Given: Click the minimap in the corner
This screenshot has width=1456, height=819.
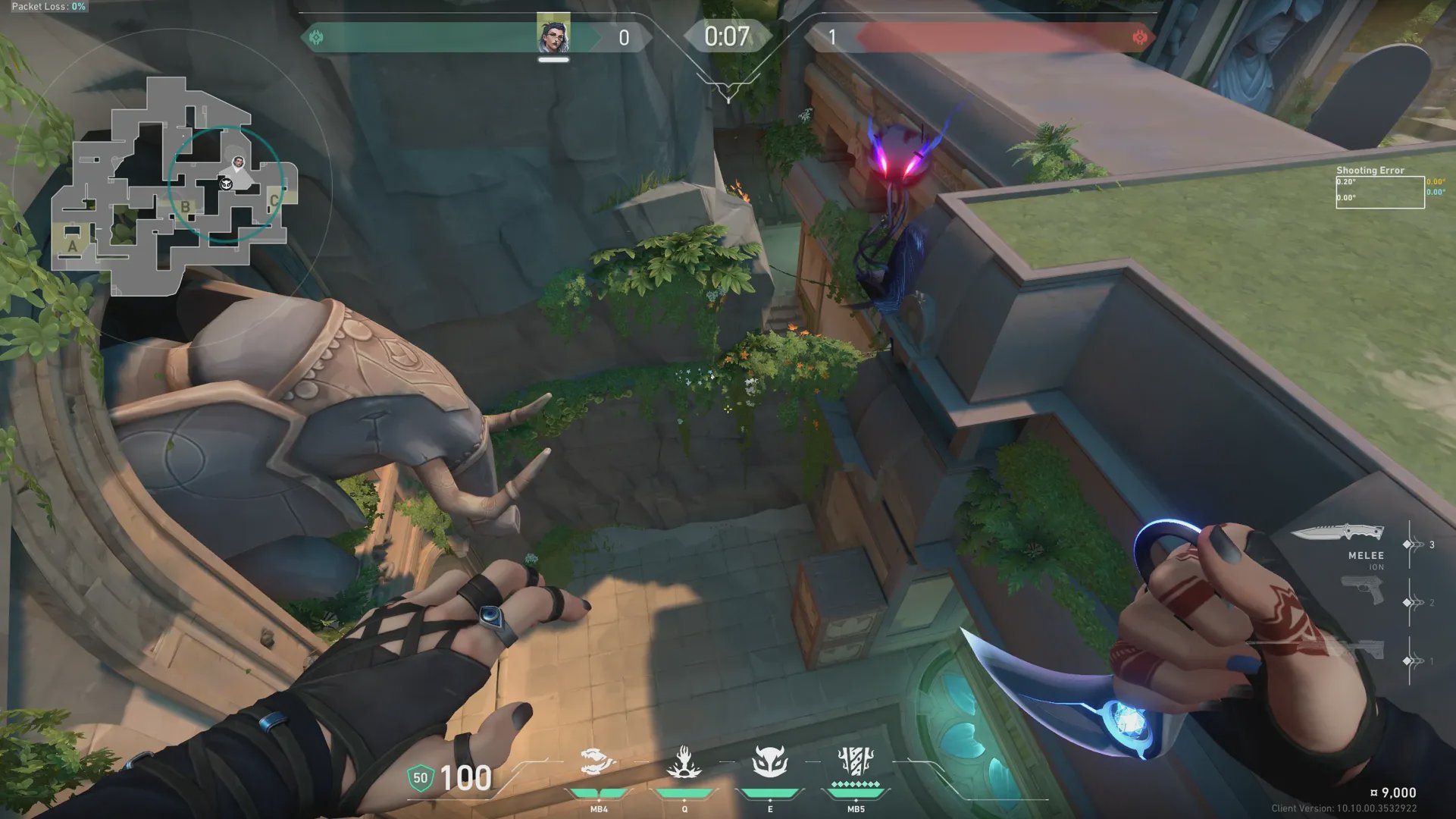Looking at the screenshot, I should pyautogui.click(x=174, y=186).
